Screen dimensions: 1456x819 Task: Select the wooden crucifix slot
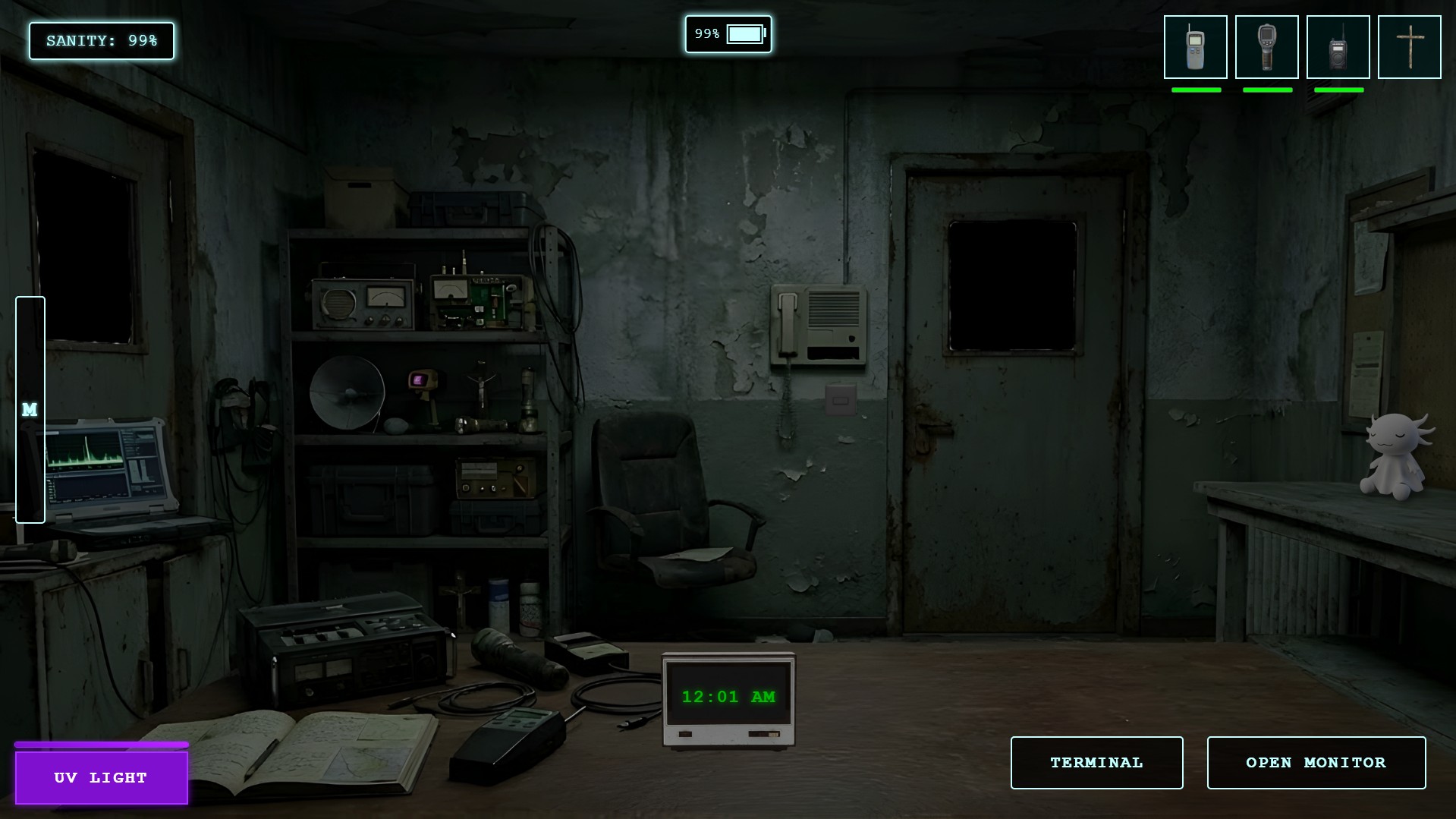pos(1409,47)
